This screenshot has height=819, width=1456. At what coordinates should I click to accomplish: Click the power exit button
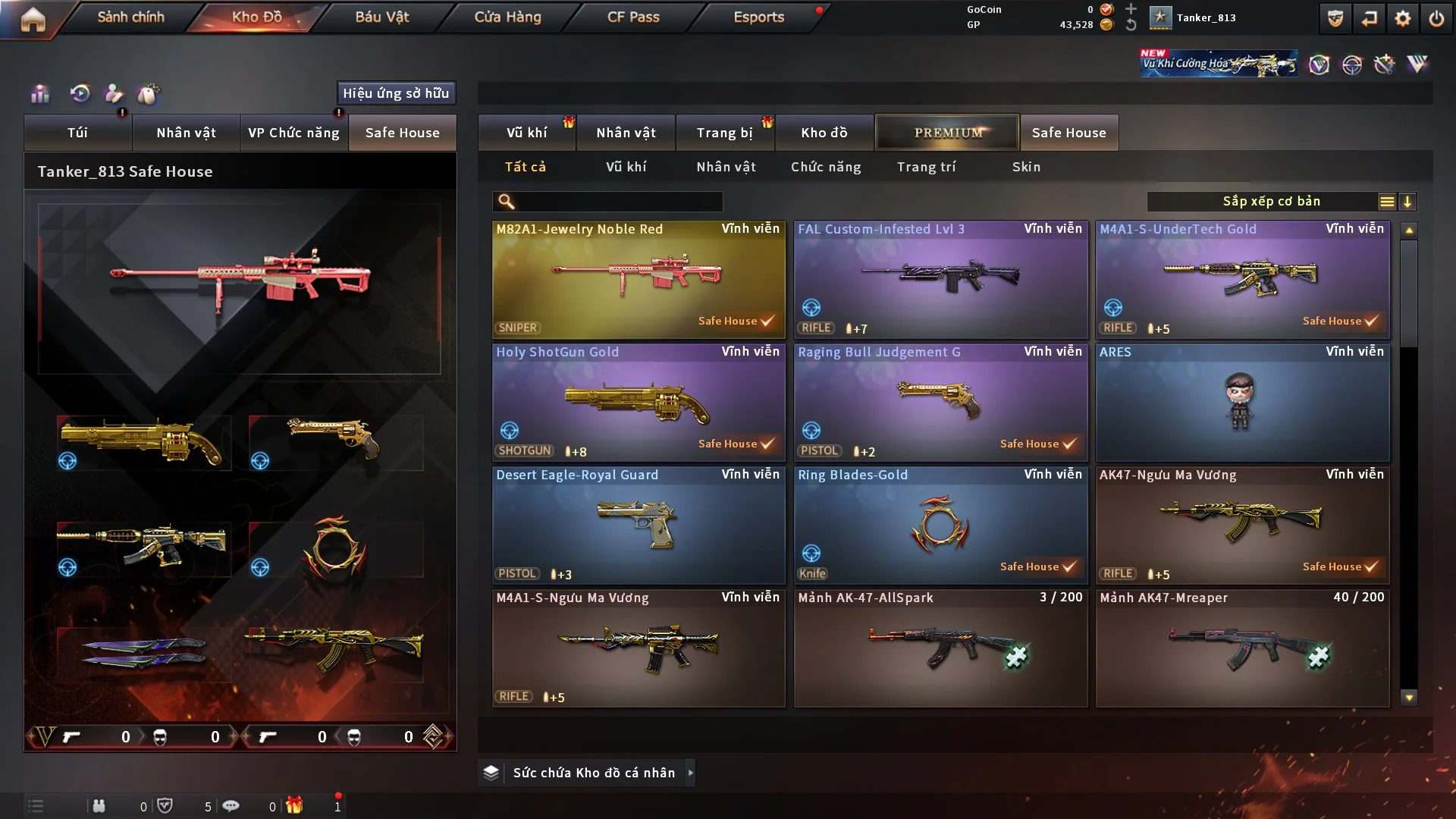pos(1436,18)
